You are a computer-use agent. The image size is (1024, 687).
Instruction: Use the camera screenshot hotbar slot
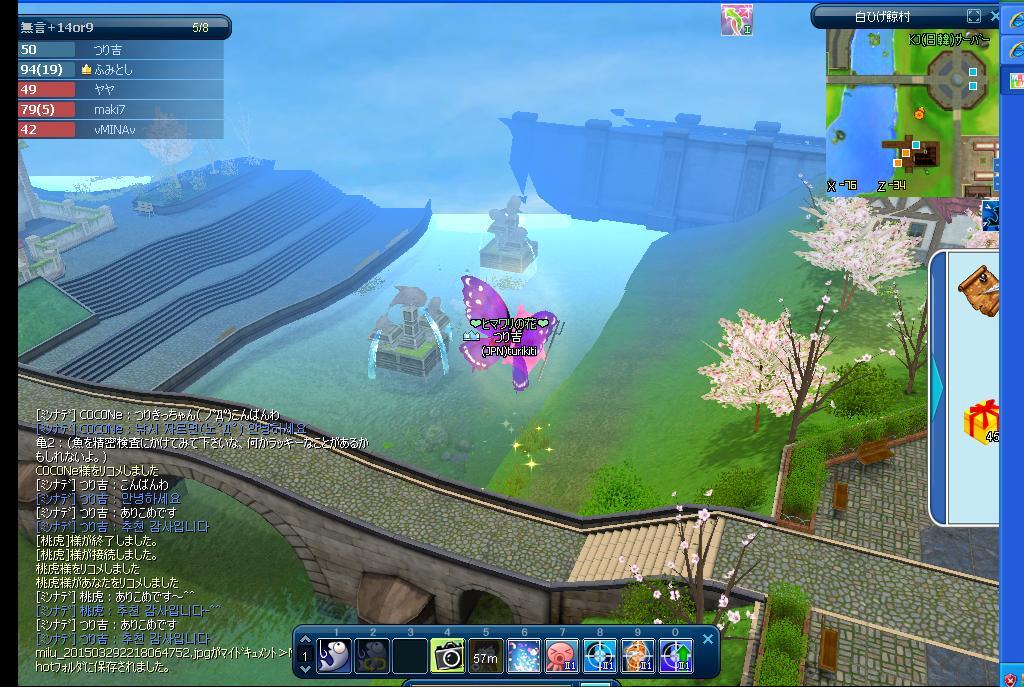pyautogui.click(x=447, y=656)
